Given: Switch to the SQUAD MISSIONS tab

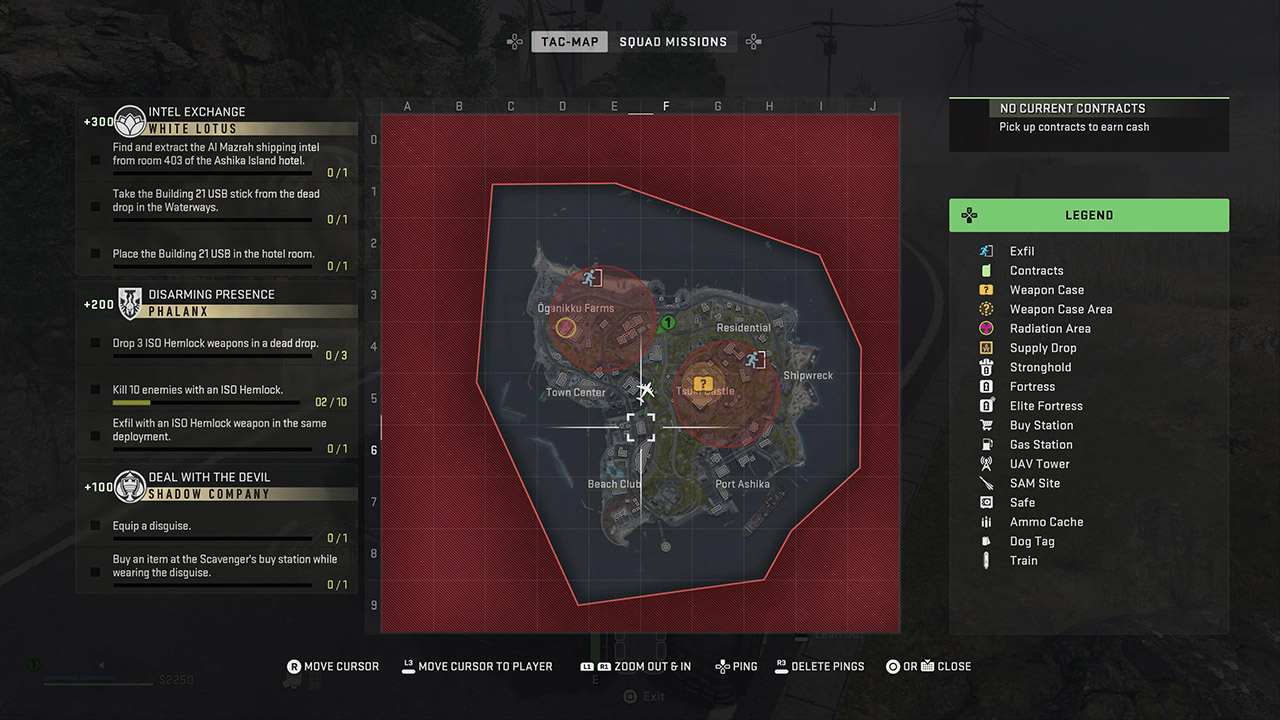Looking at the screenshot, I should [675, 41].
